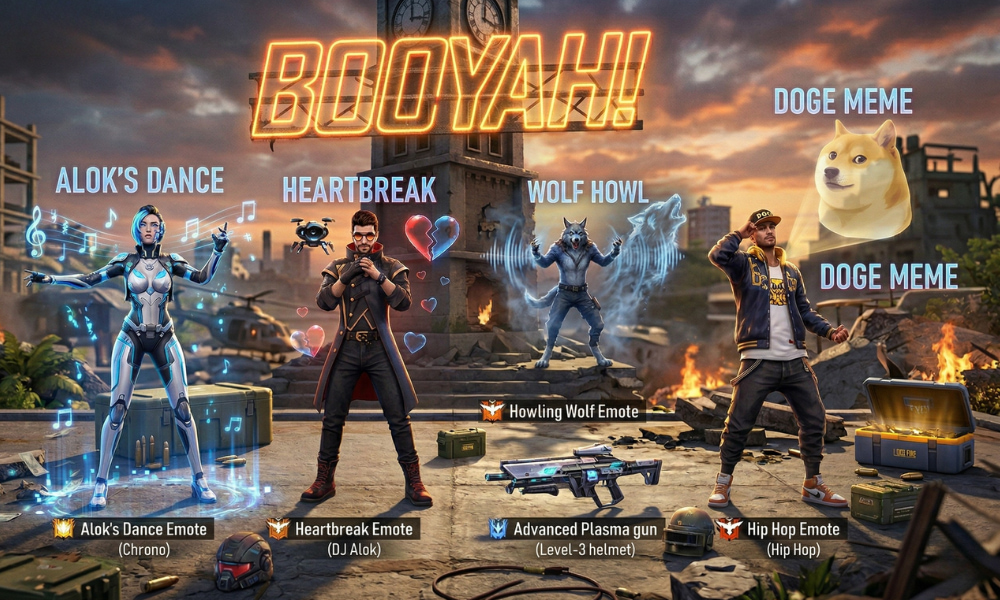Click the Doge face image
Screen dimensions: 1000x600
(864, 179)
